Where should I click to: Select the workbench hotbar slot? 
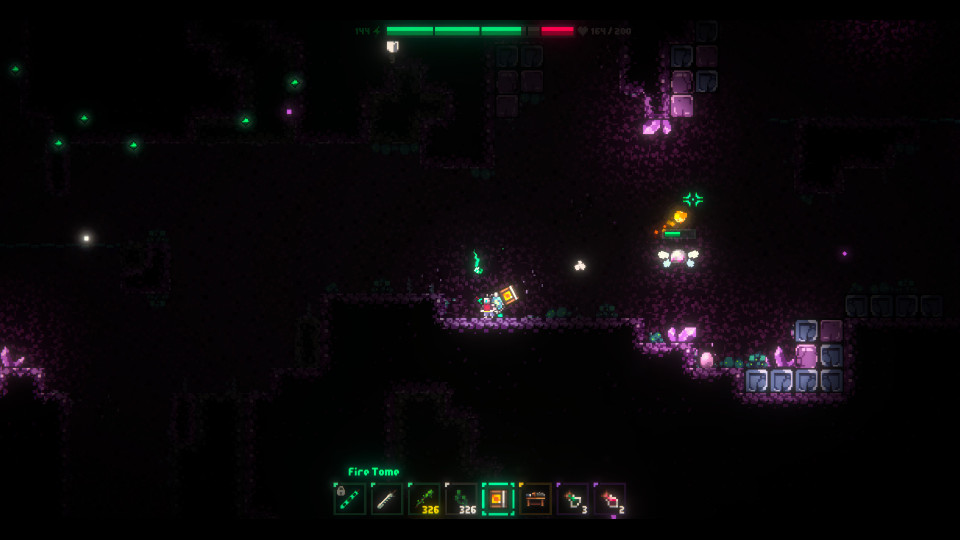click(x=535, y=498)
